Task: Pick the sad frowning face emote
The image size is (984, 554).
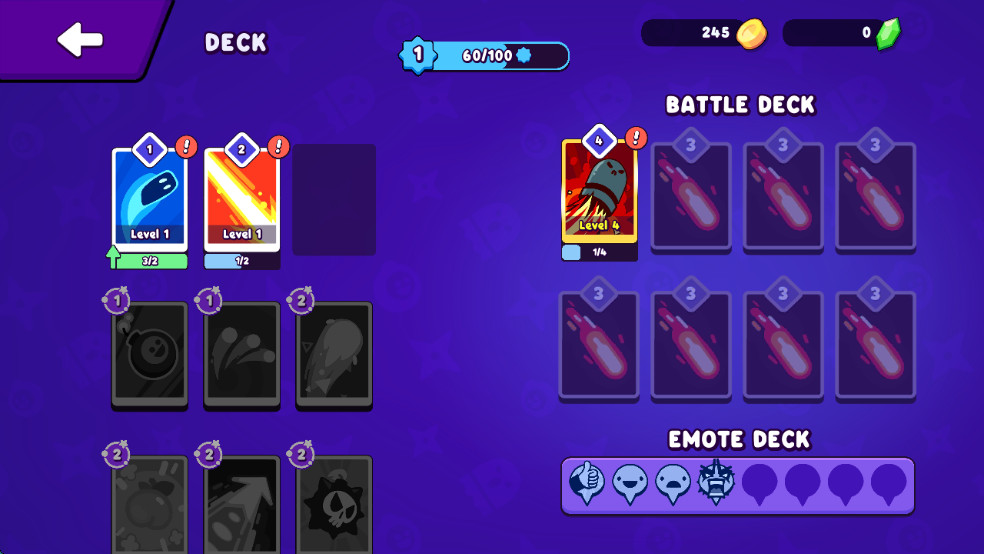Action: (673, 484)
